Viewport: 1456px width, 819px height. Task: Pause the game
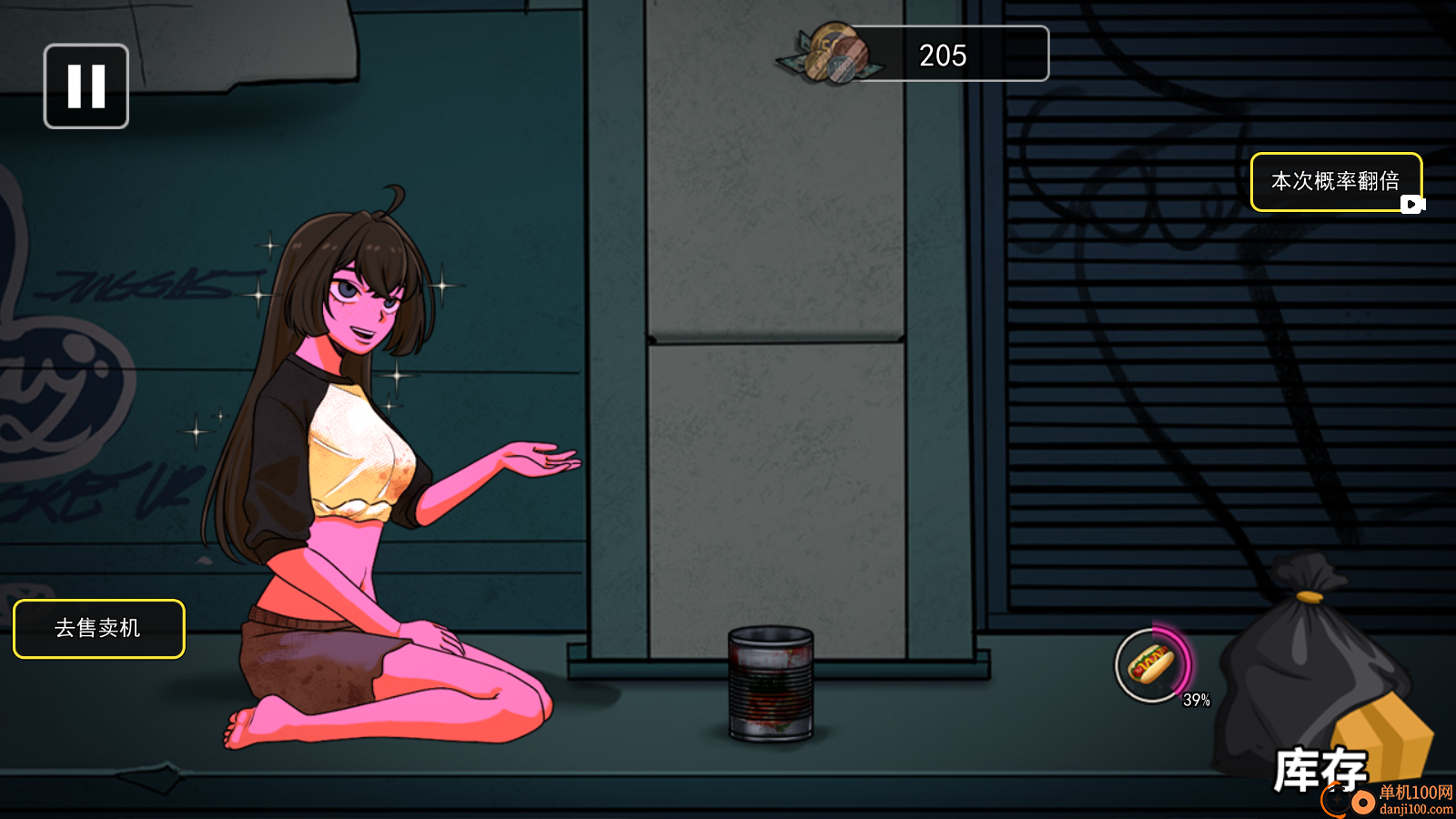click(86, 86)
